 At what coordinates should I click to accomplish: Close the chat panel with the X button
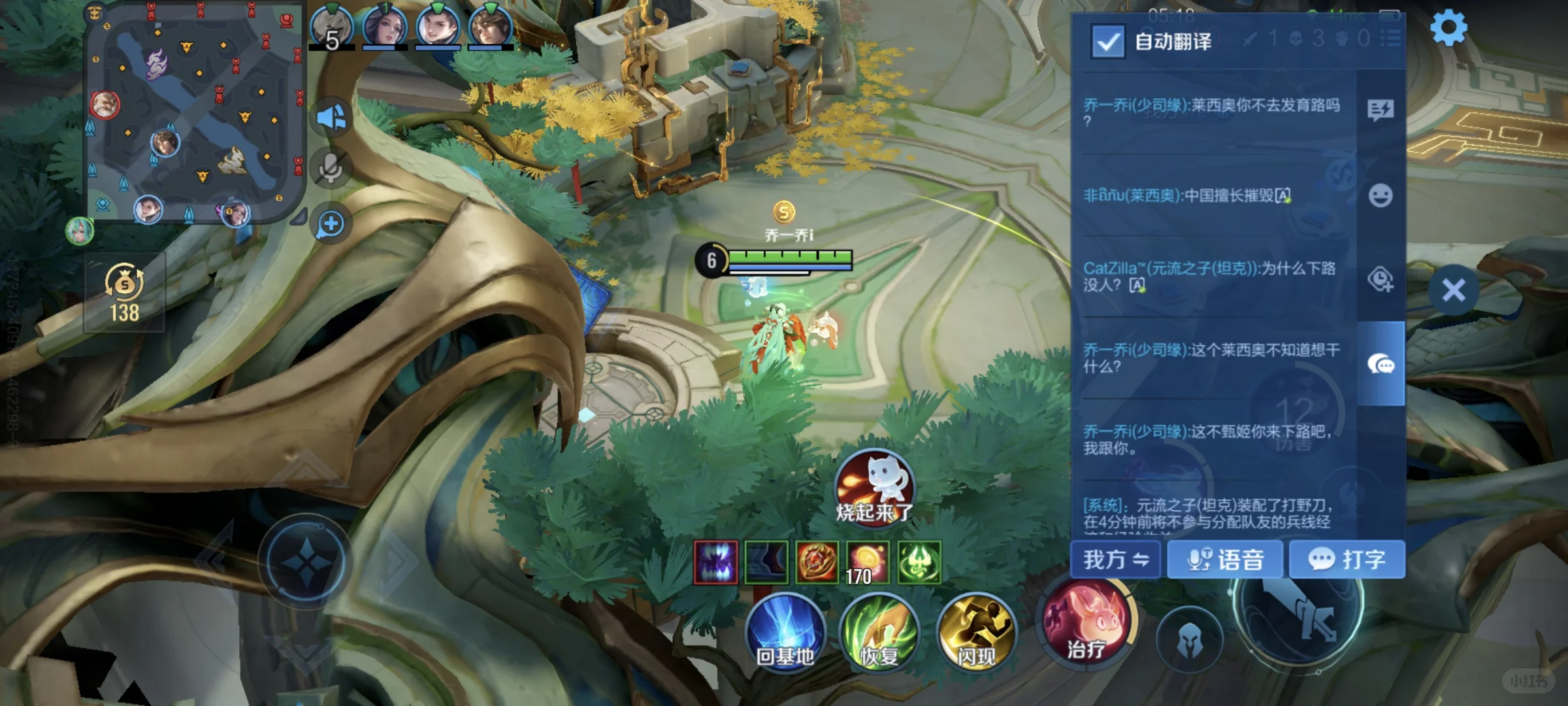coord(1453,290)
